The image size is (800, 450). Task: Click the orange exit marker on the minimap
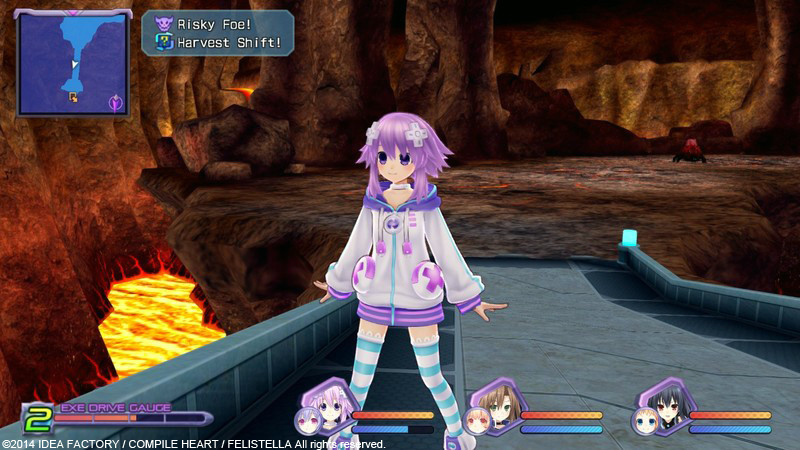coord(72,96)
